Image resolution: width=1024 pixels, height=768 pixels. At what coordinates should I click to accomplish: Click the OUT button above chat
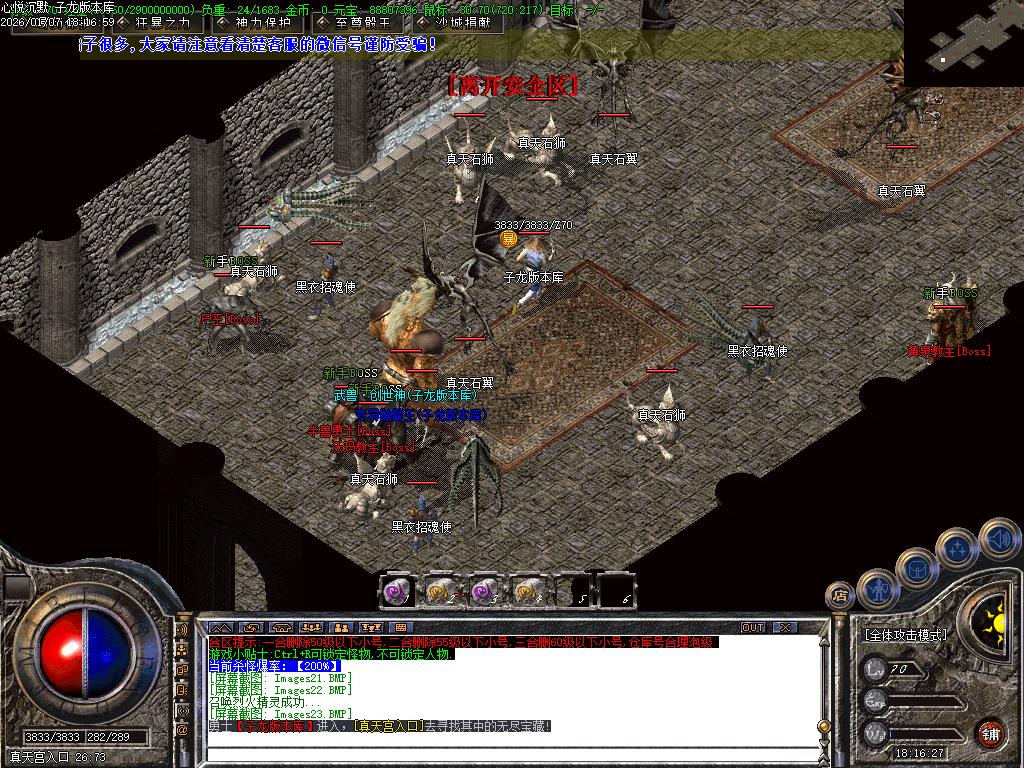coord(753,628)
